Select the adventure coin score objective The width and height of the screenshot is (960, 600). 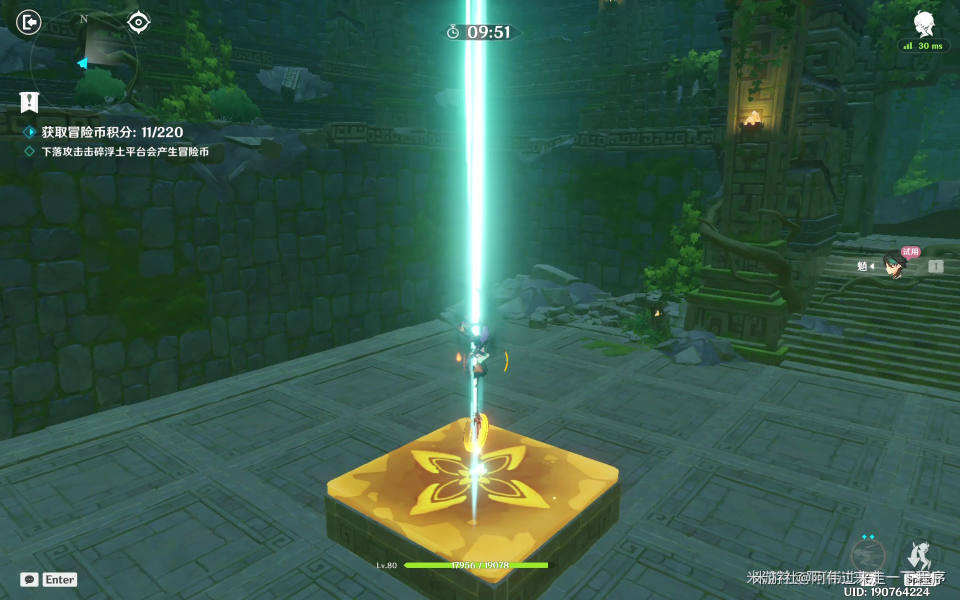click(x=112, y=132)
